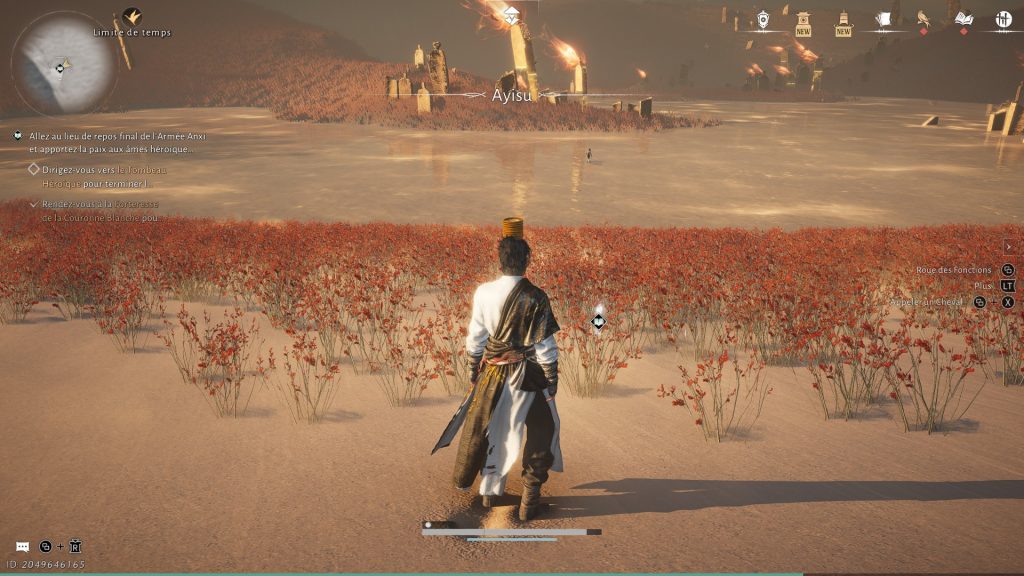The width and height of the screenshot is (1024, 576).
Task: Open the circular minimap
Action: (63, 64)
